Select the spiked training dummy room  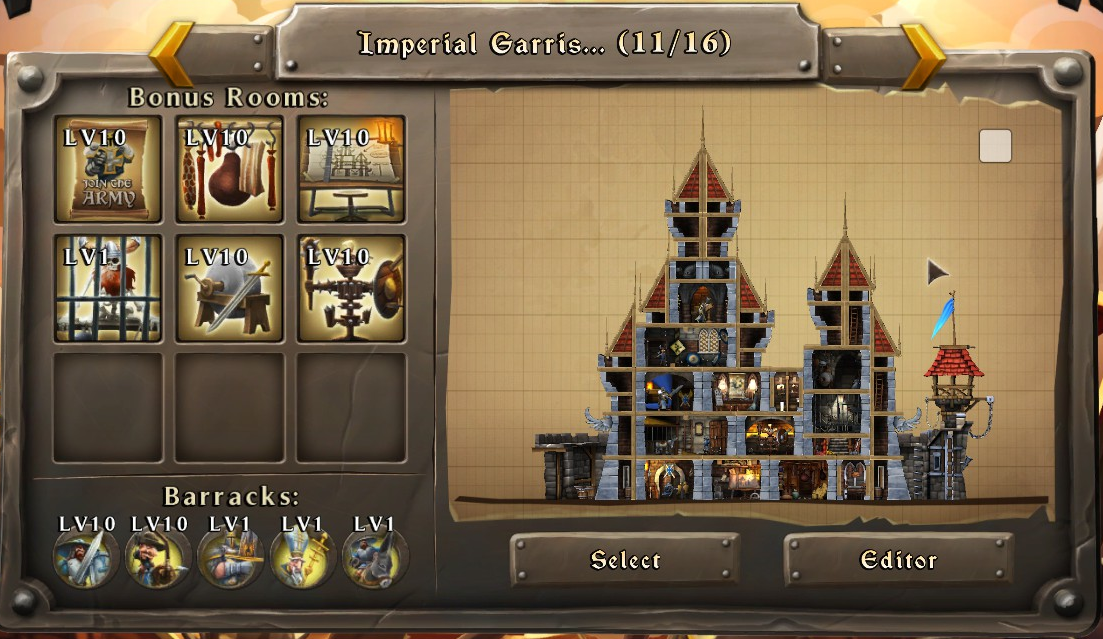point(351,289)
